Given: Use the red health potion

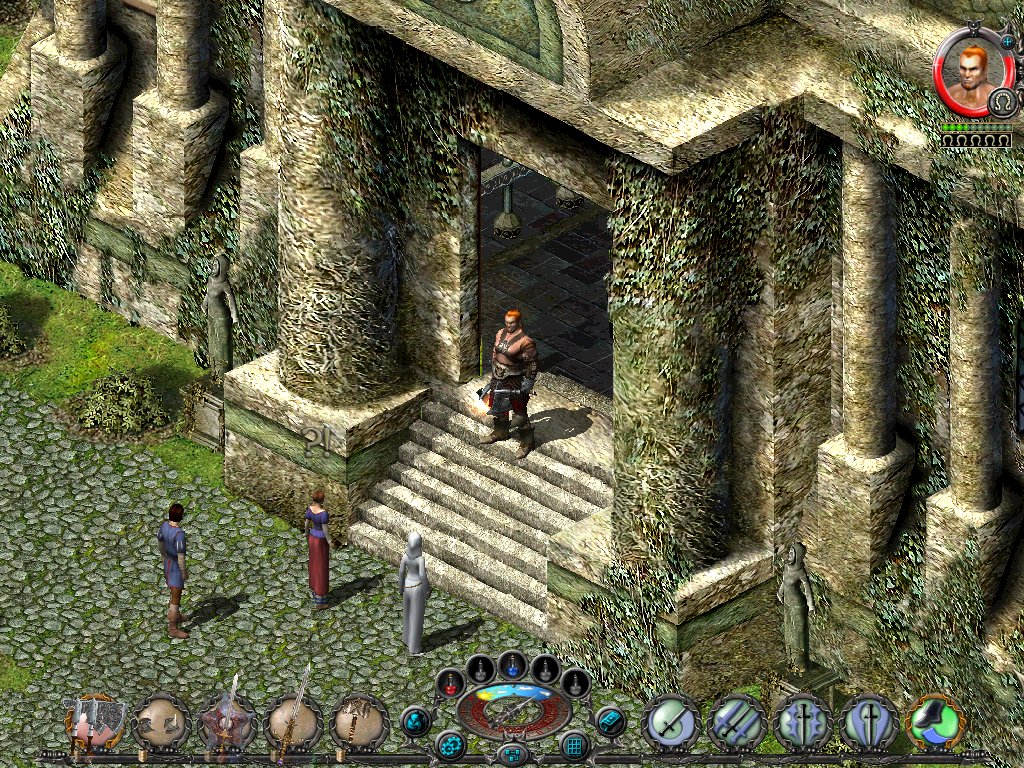Looking at the screenshot, I should (450, 683).
